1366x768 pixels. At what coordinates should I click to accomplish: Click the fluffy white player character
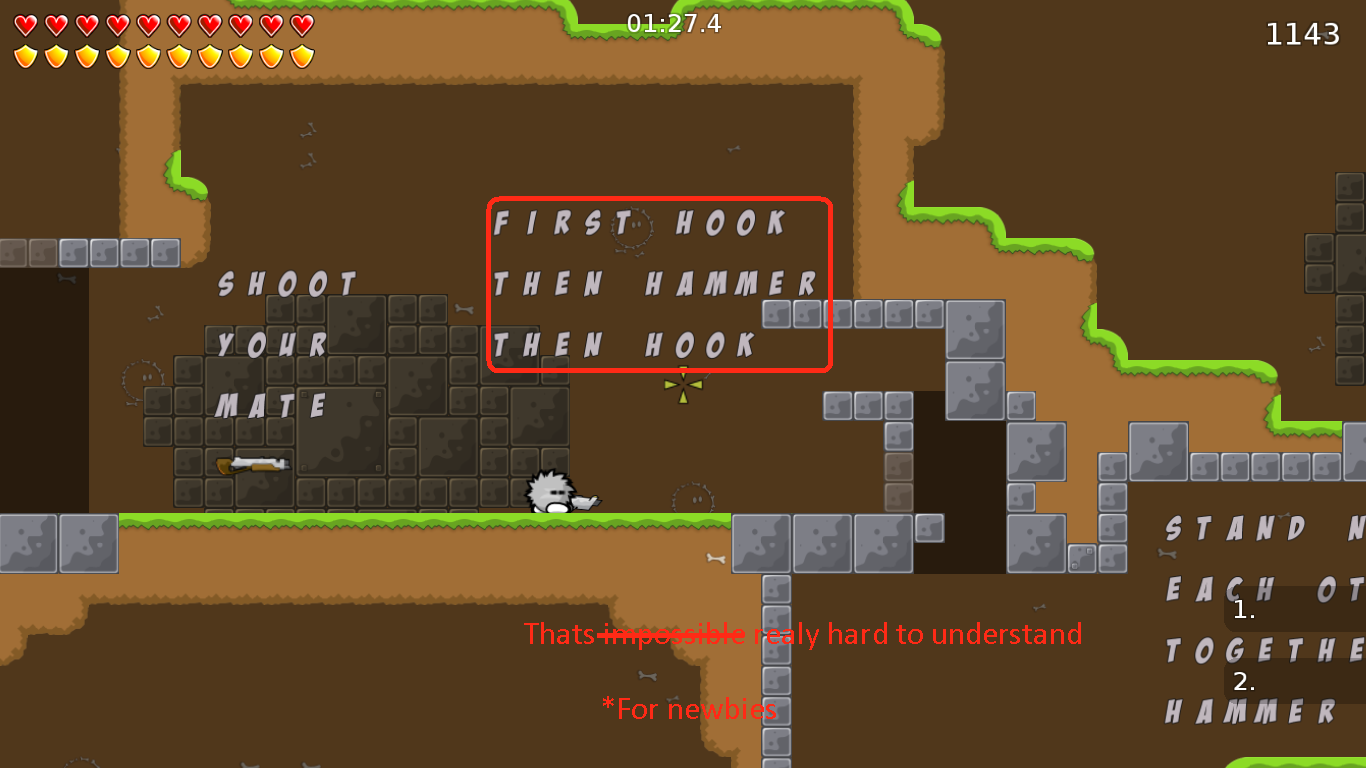(546, 490)
